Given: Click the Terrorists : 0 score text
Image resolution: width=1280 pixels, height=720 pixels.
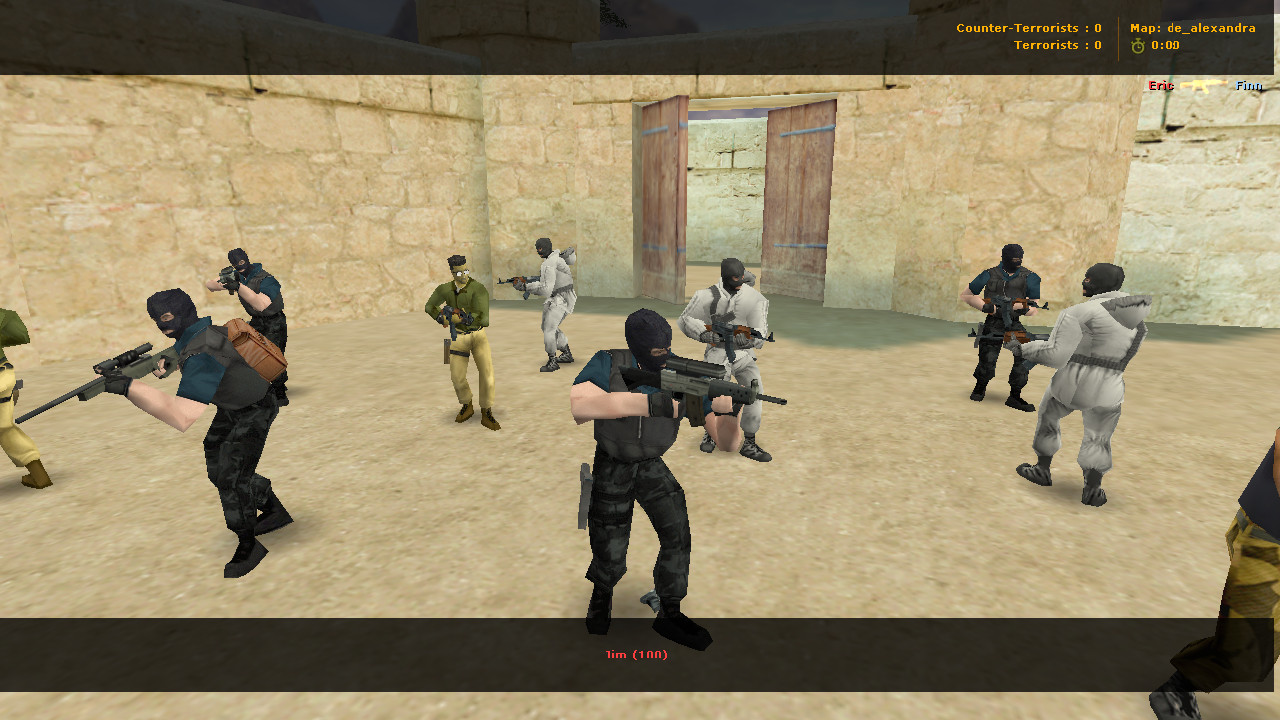Looking at the screenshot, I should click(1057, 44).
